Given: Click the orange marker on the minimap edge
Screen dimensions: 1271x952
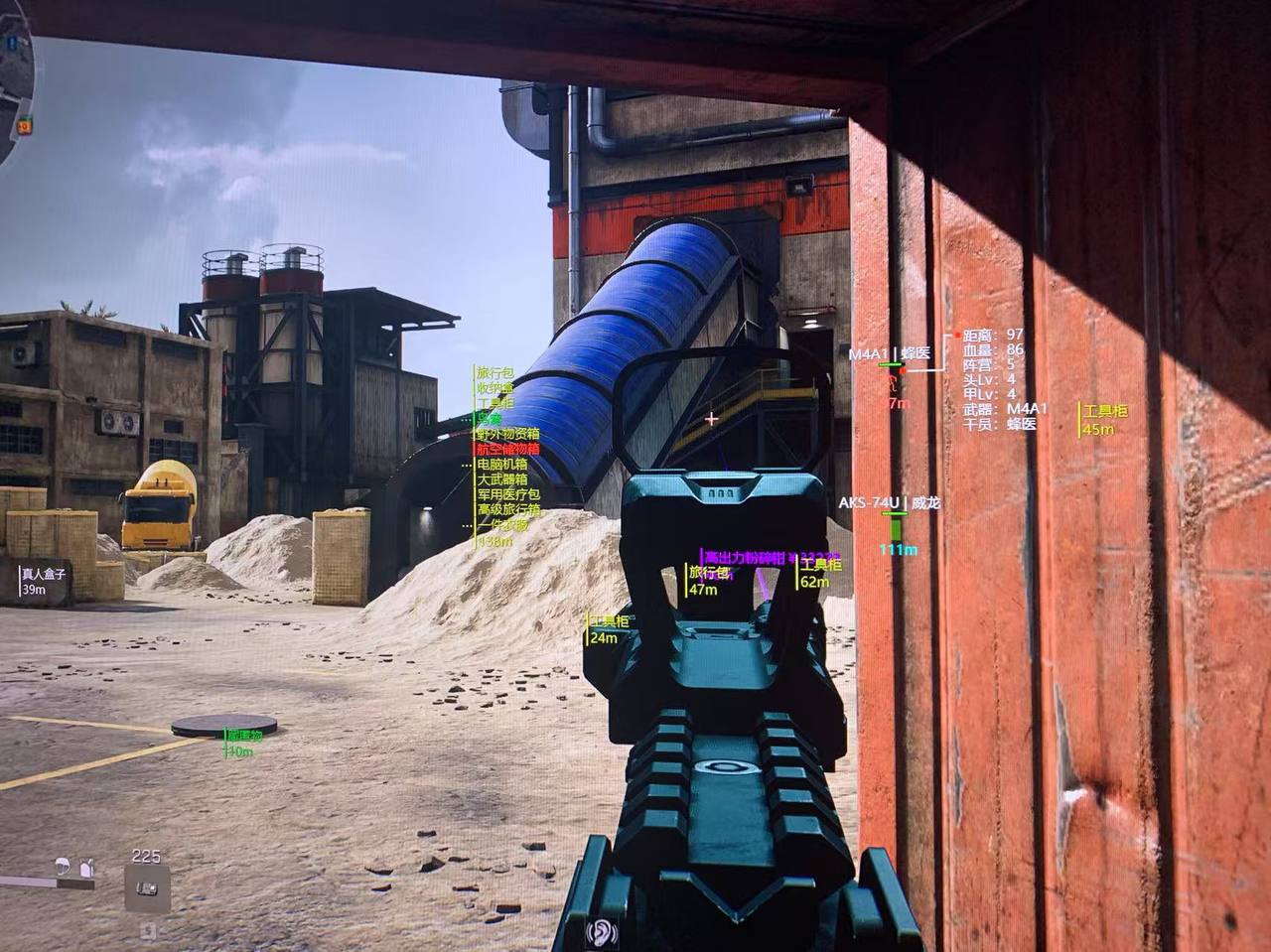Looking at the screenshot, I should 24,125.
